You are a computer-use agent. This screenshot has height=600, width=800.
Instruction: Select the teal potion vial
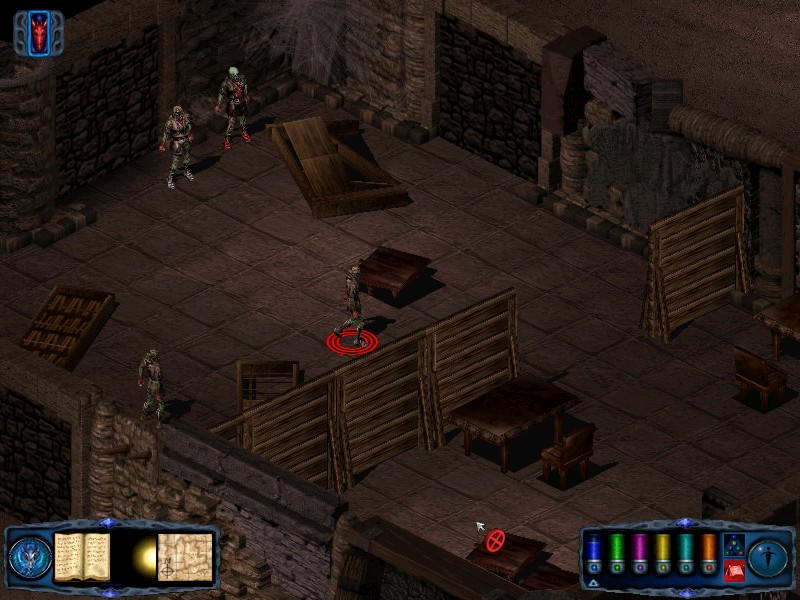click(686, 552)
